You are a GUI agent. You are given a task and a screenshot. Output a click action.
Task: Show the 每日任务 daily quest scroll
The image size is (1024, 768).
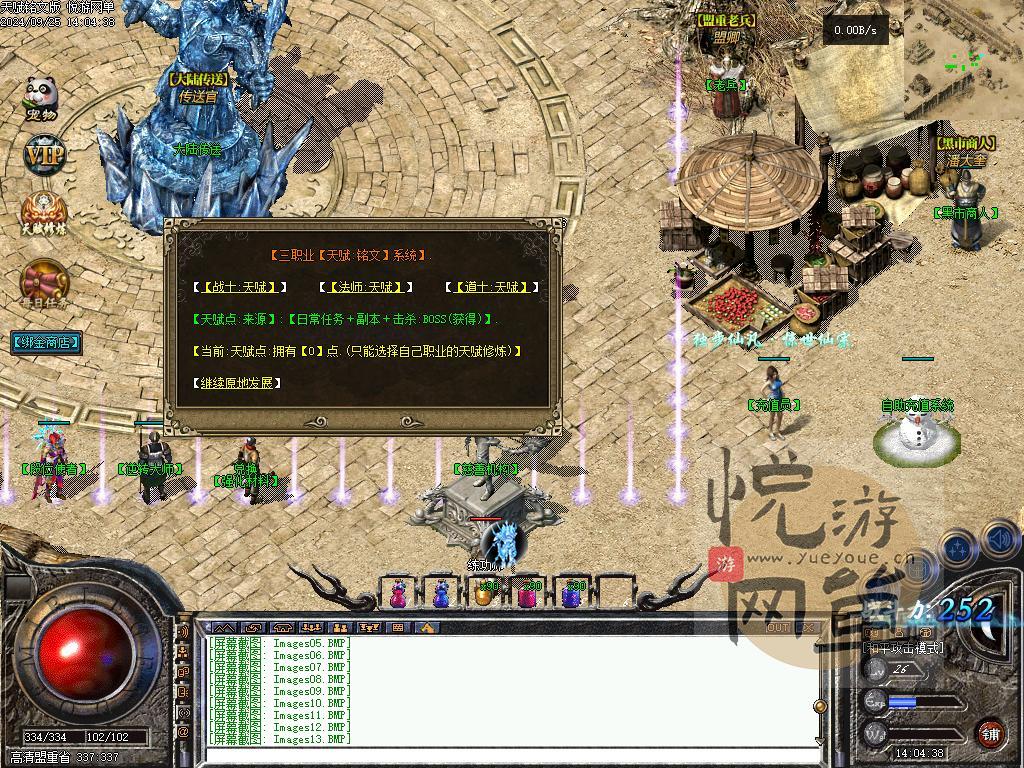44,285
